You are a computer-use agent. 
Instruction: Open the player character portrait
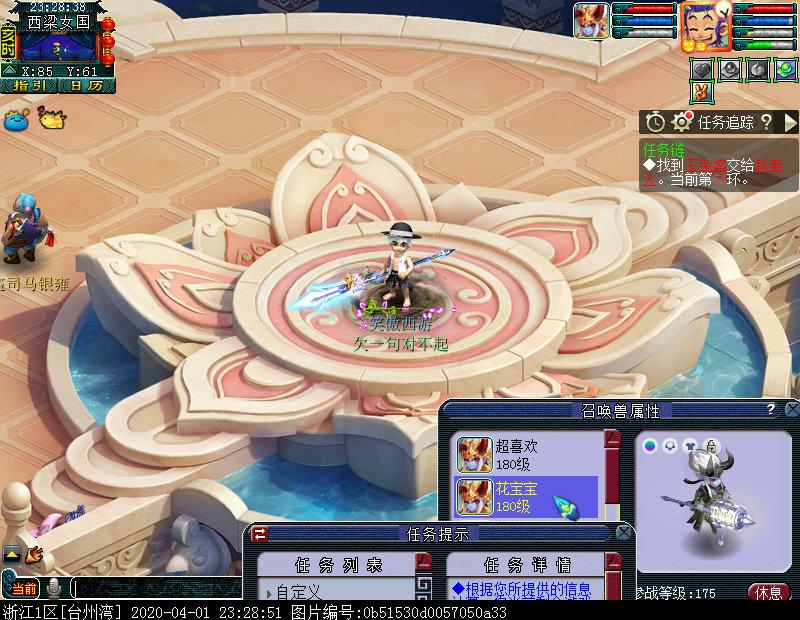coord(703,26)
